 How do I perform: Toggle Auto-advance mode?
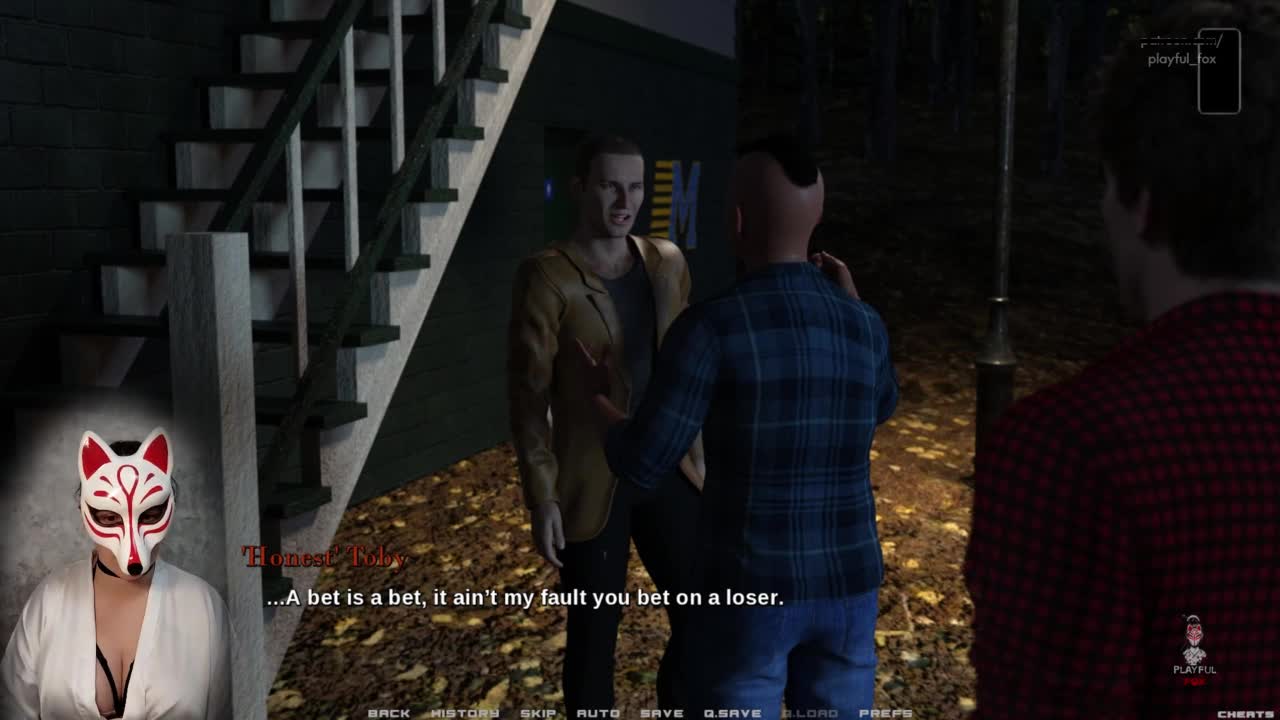click(598, 713)
